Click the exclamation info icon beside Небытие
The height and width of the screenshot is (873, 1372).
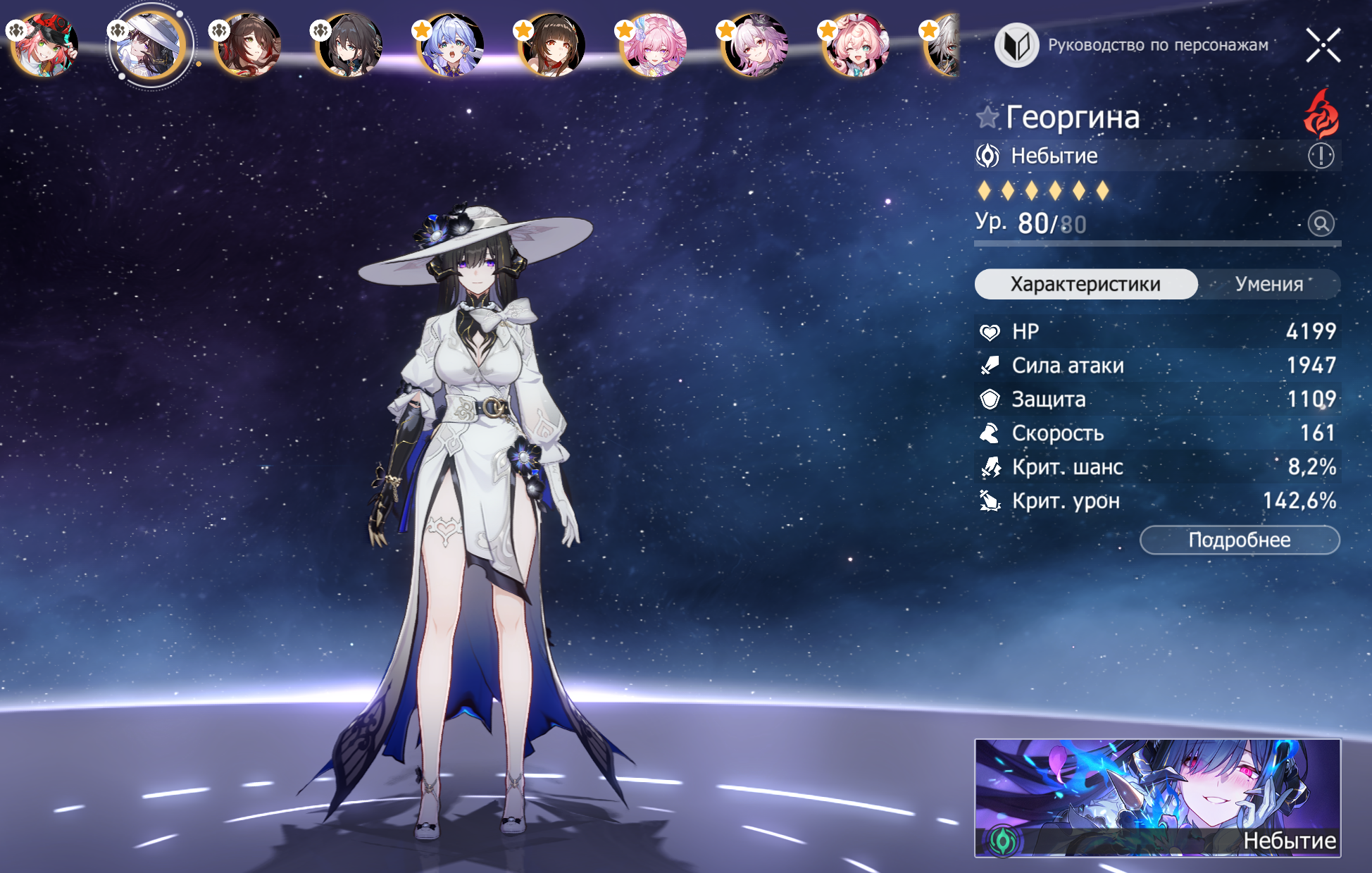pyautogui.click(x=1321, y=156)
